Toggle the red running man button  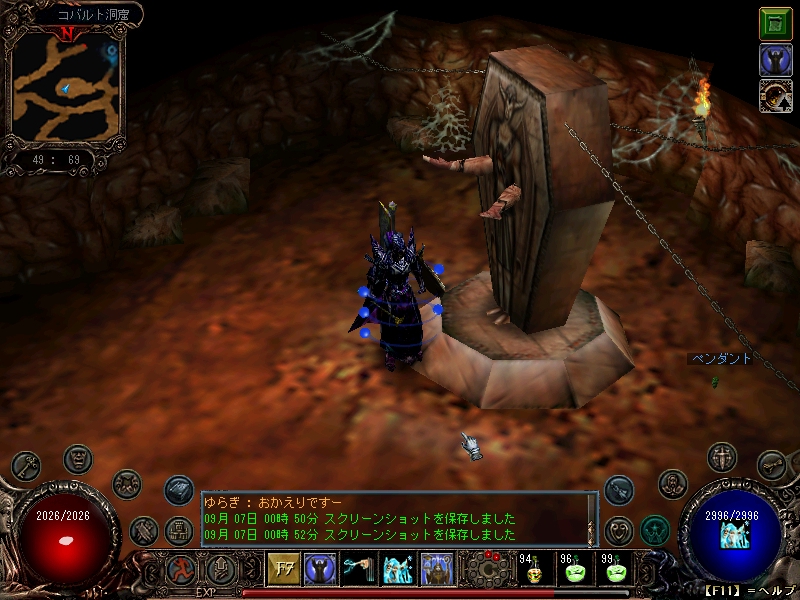[182, 569]
